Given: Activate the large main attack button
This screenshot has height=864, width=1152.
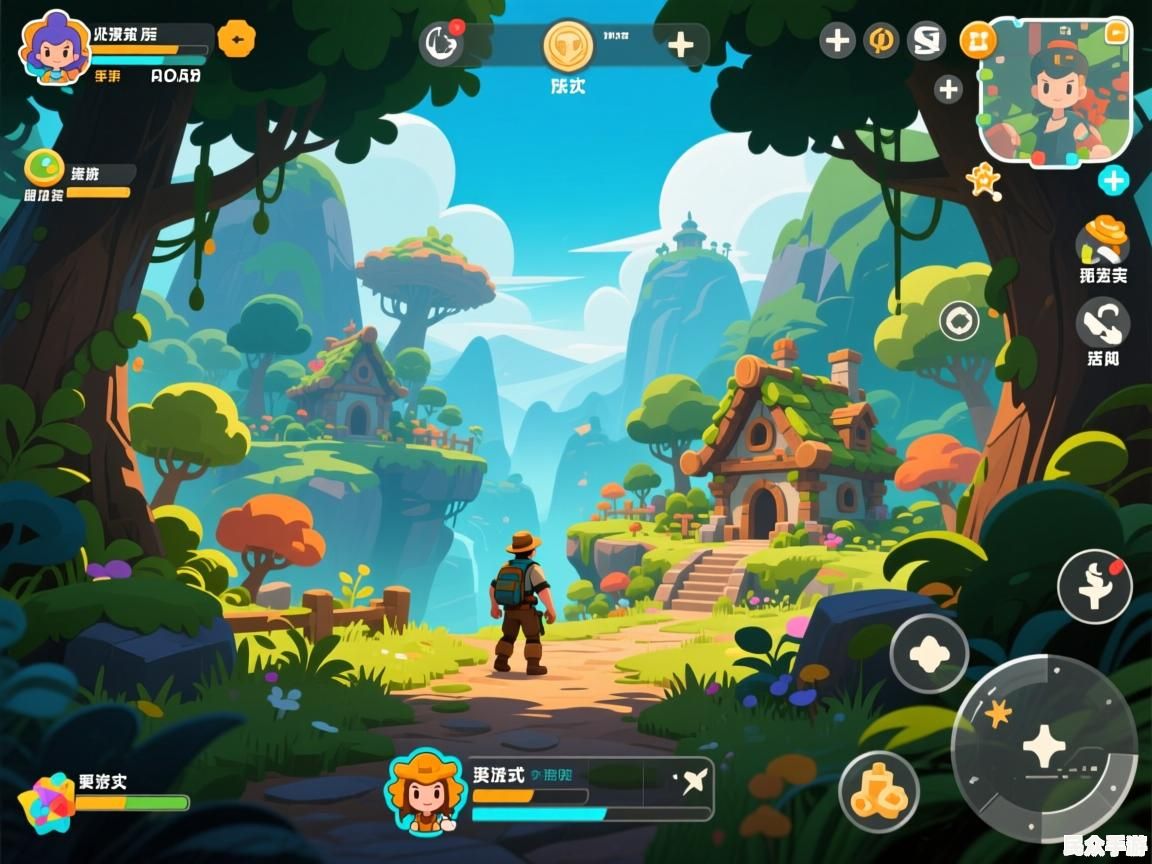Looking at the screenshot, I should tap(1044, 747).
